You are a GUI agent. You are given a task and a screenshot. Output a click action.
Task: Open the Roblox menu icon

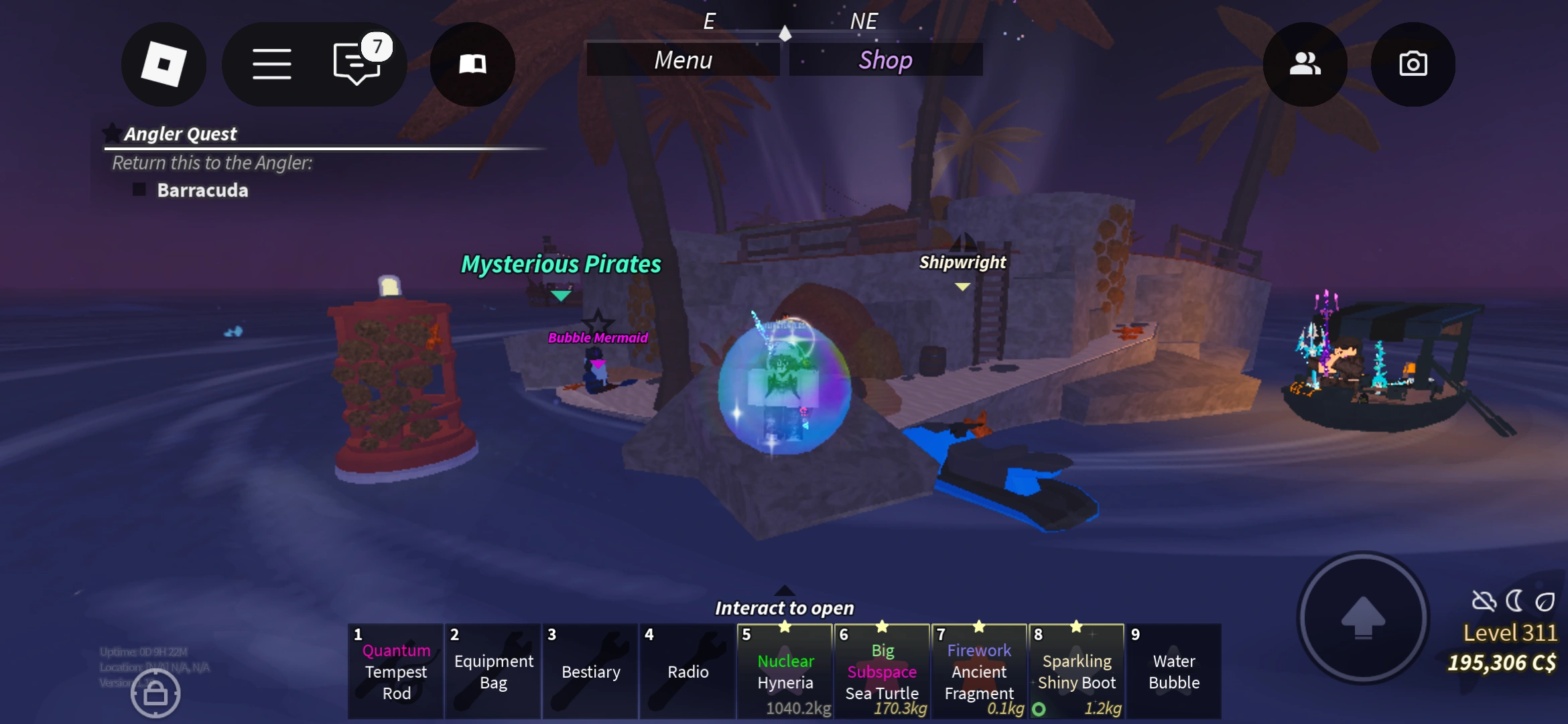pos(164,64)
